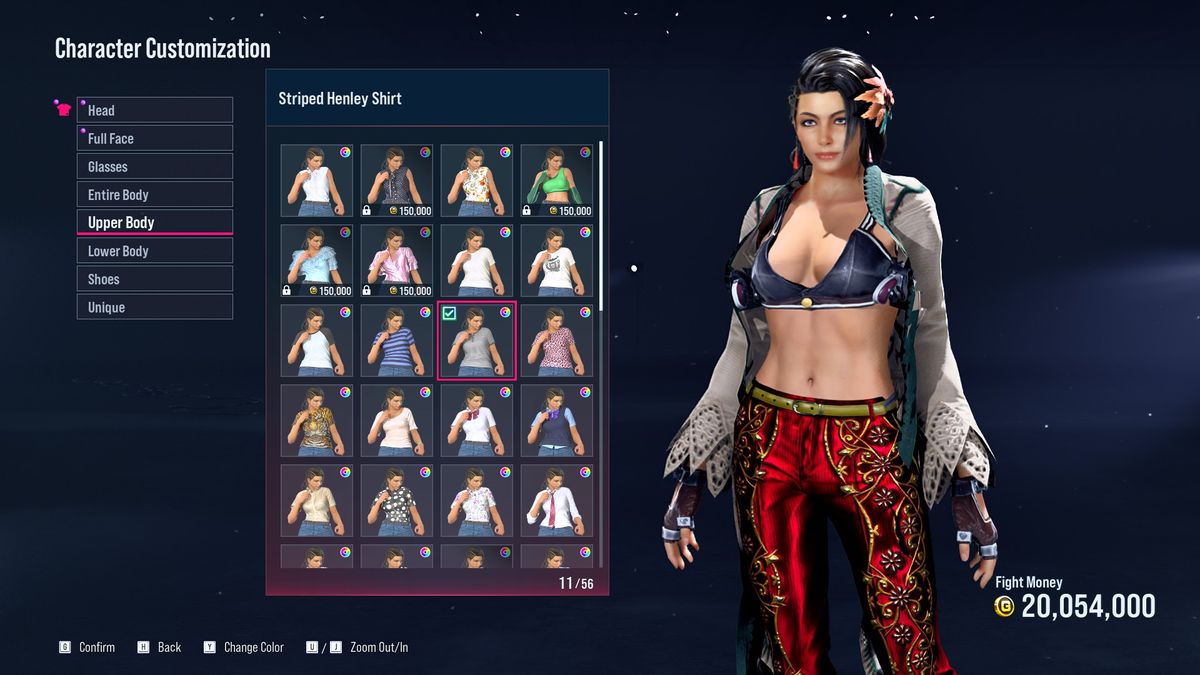Switch to Entire Body outfits
1200x675 pixels.
[x=155, y=194]
